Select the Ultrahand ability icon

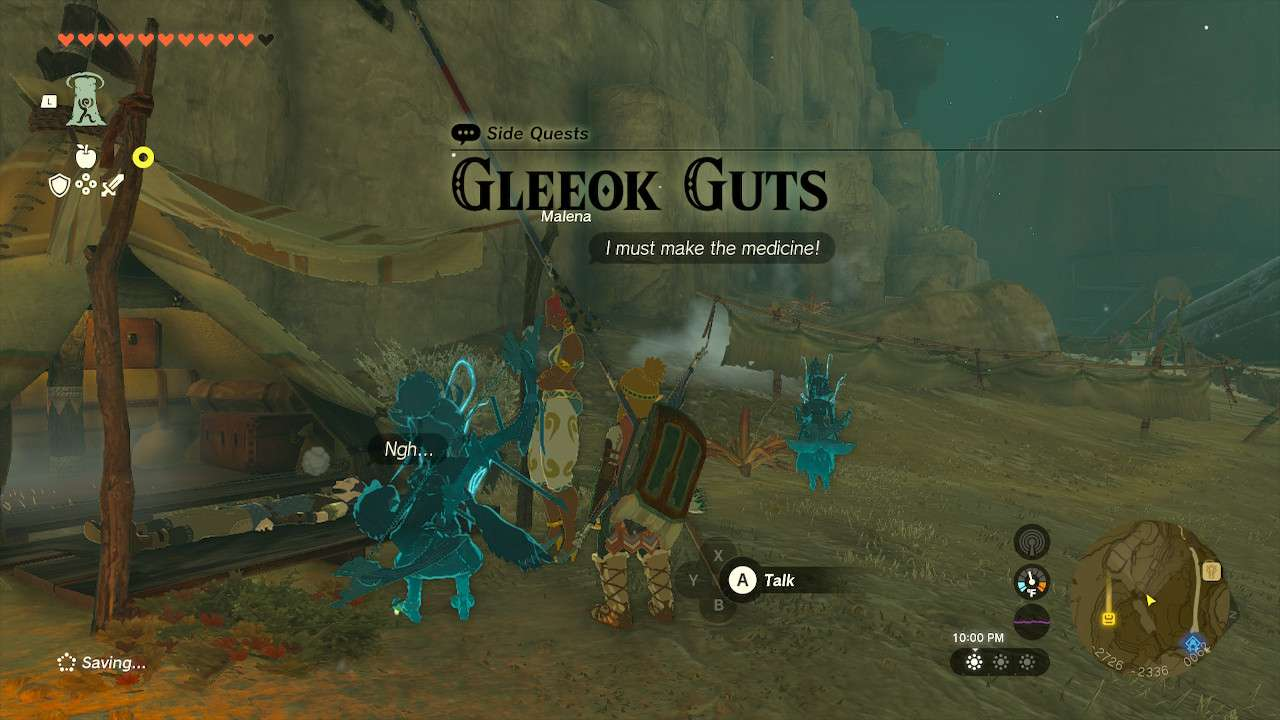coord(87,102)
